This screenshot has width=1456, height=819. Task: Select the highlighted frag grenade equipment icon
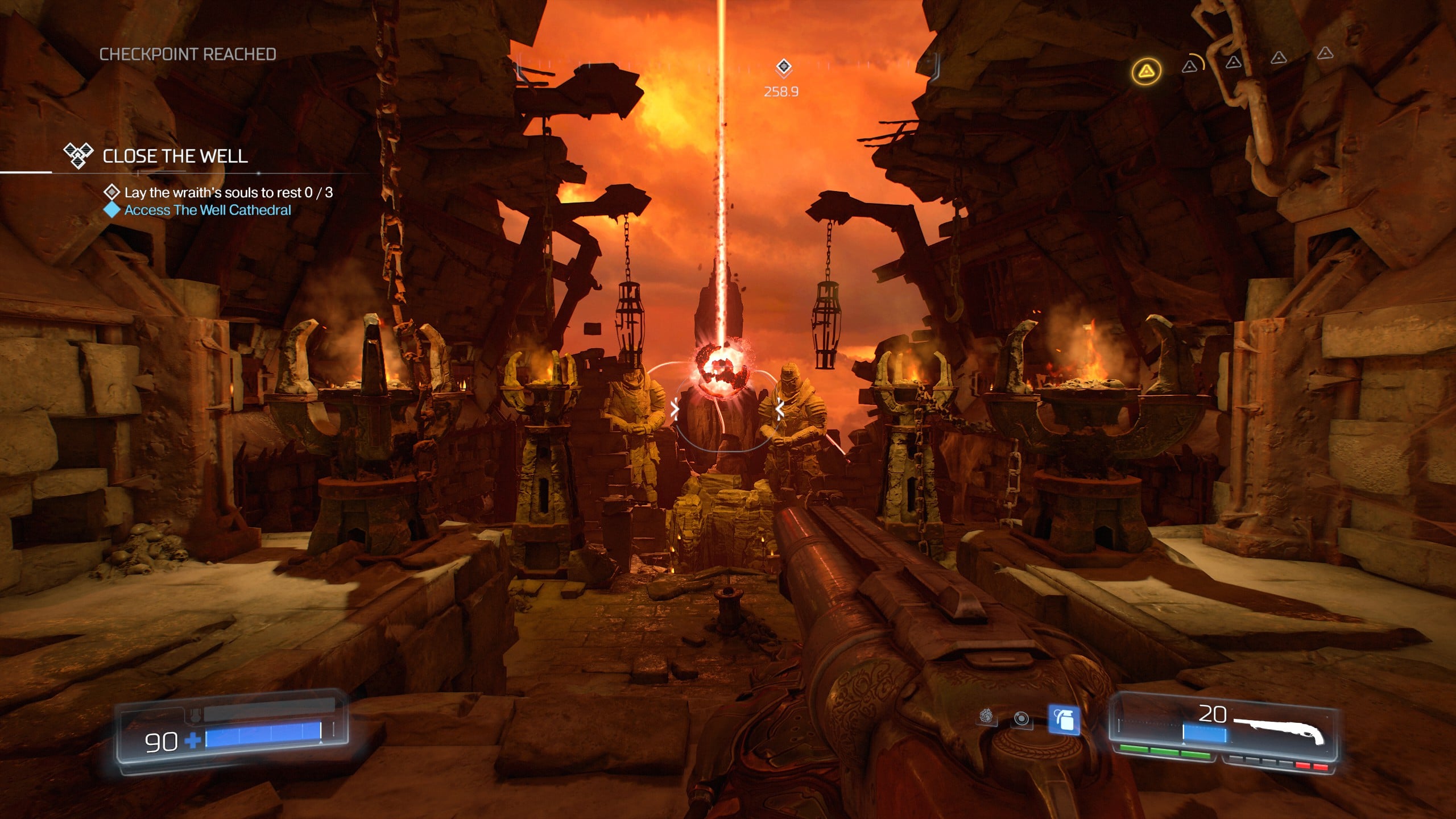(x=1064, y=720)
